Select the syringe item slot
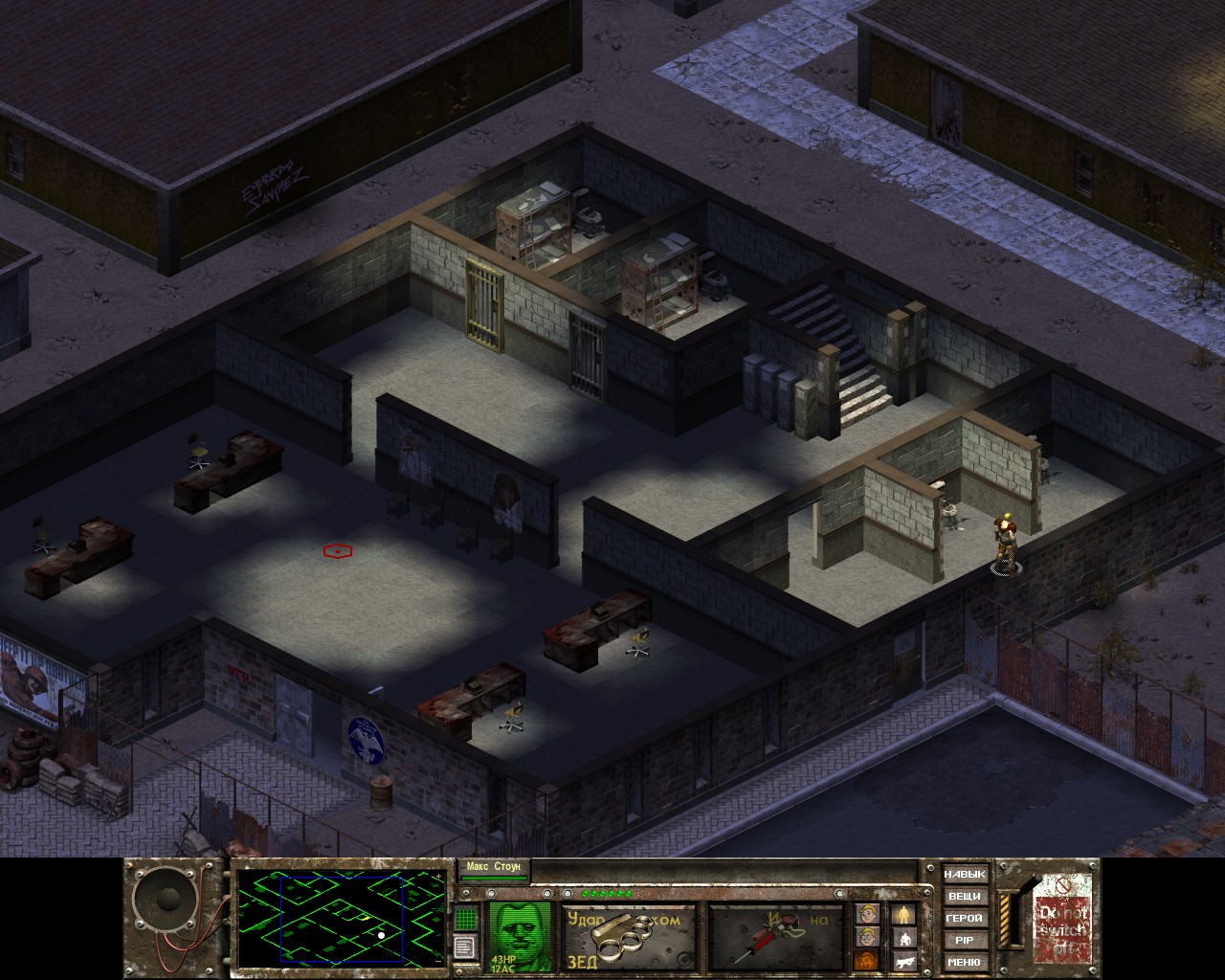The width and height of the screenshot is (1225, 980). point(776,936)
